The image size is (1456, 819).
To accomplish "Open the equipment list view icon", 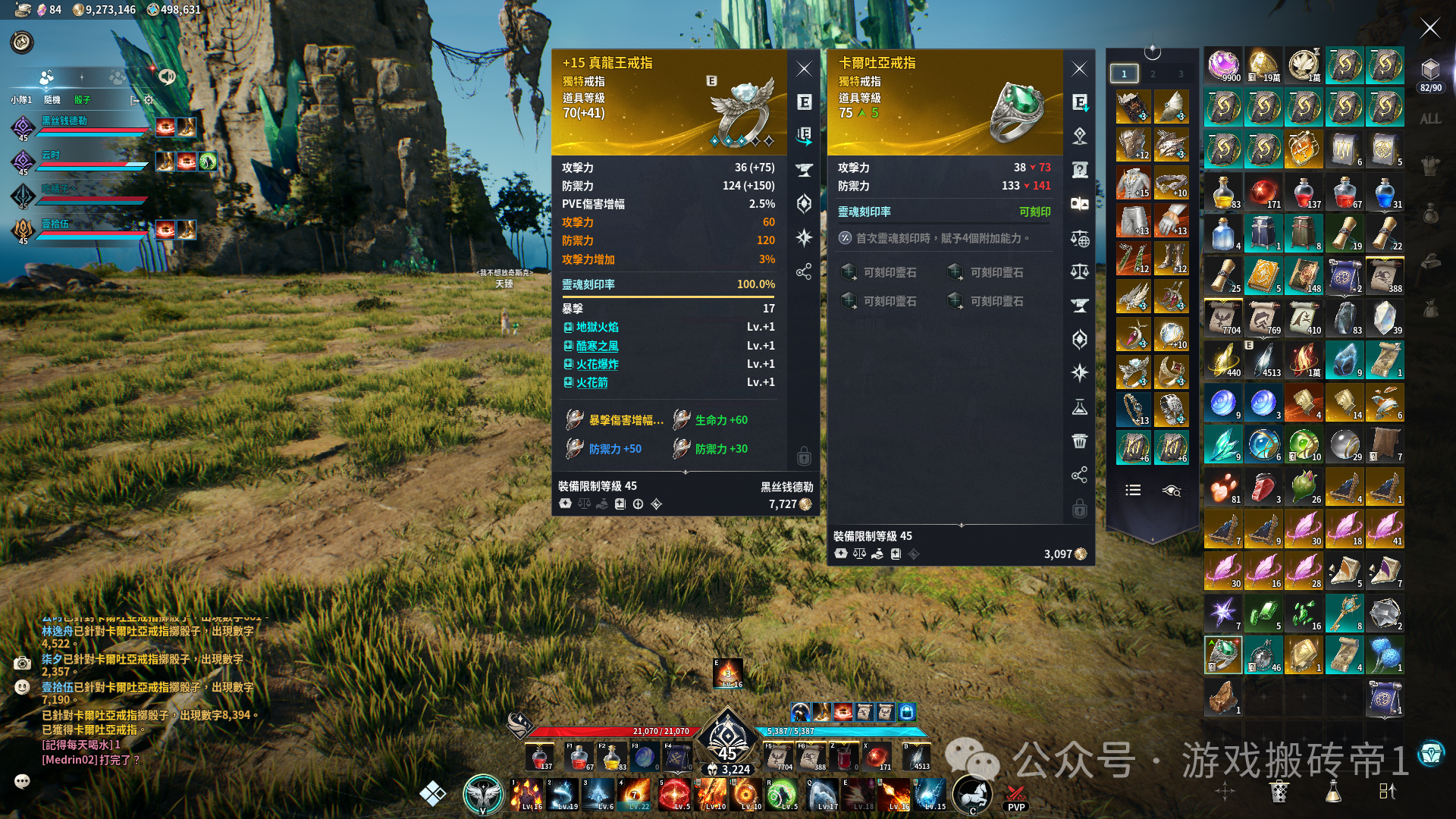I will click(1133, 491).
